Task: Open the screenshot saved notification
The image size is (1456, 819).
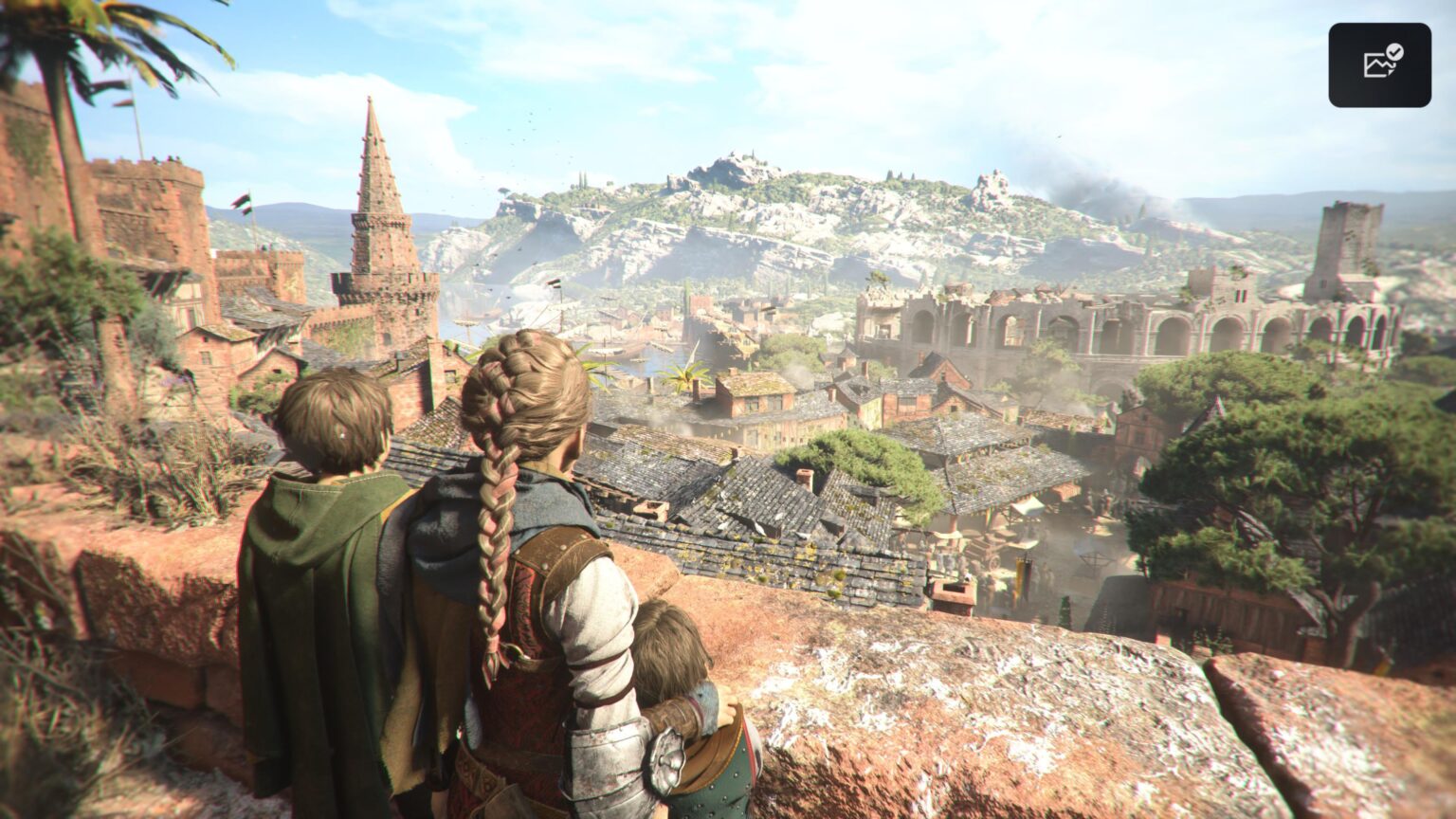Action: pyautogui.click(x=1379, y=64)
